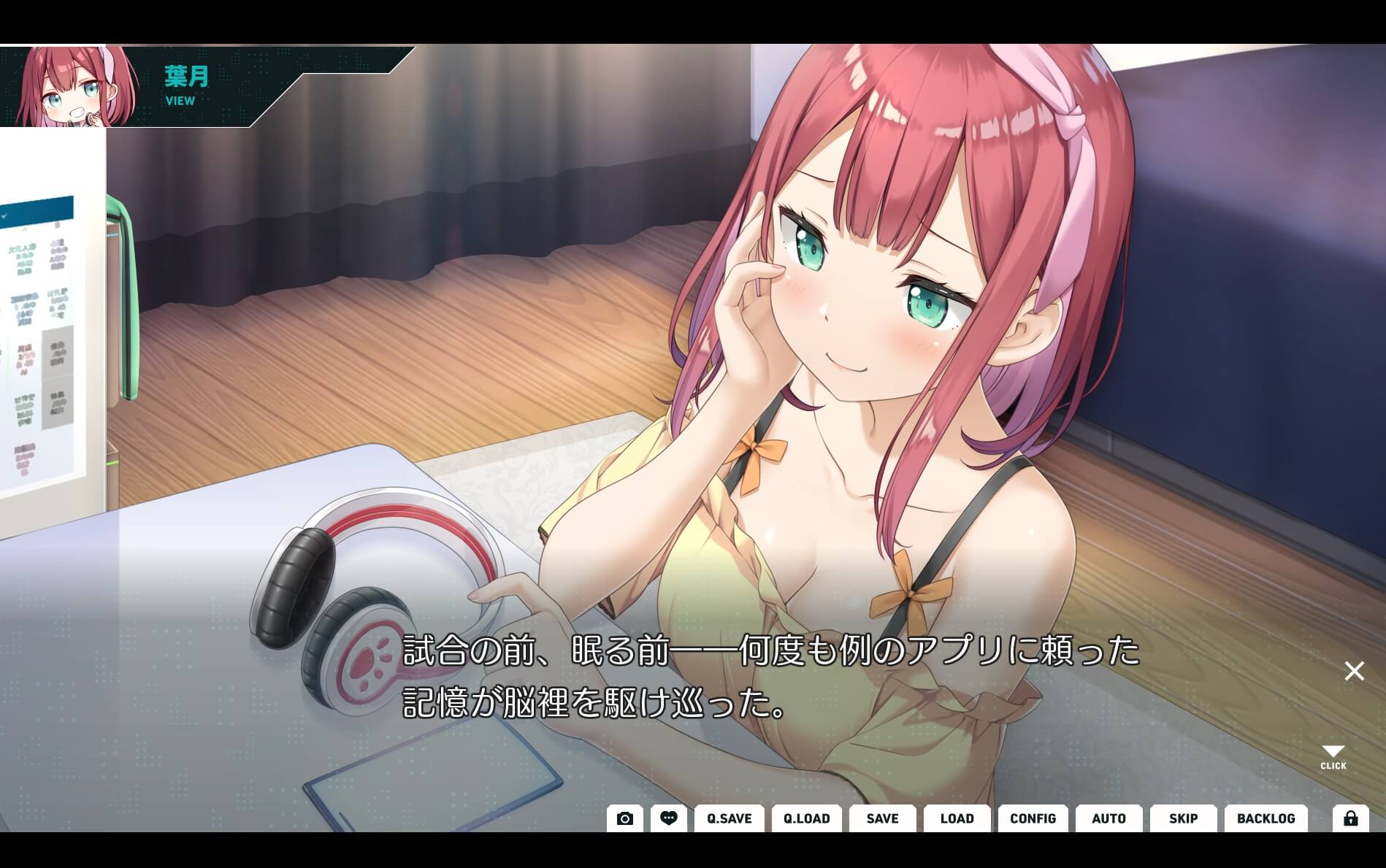Screen dimensions: 1386x868
Task: Open the BACKLOG text history
Action: point(1266,818)
